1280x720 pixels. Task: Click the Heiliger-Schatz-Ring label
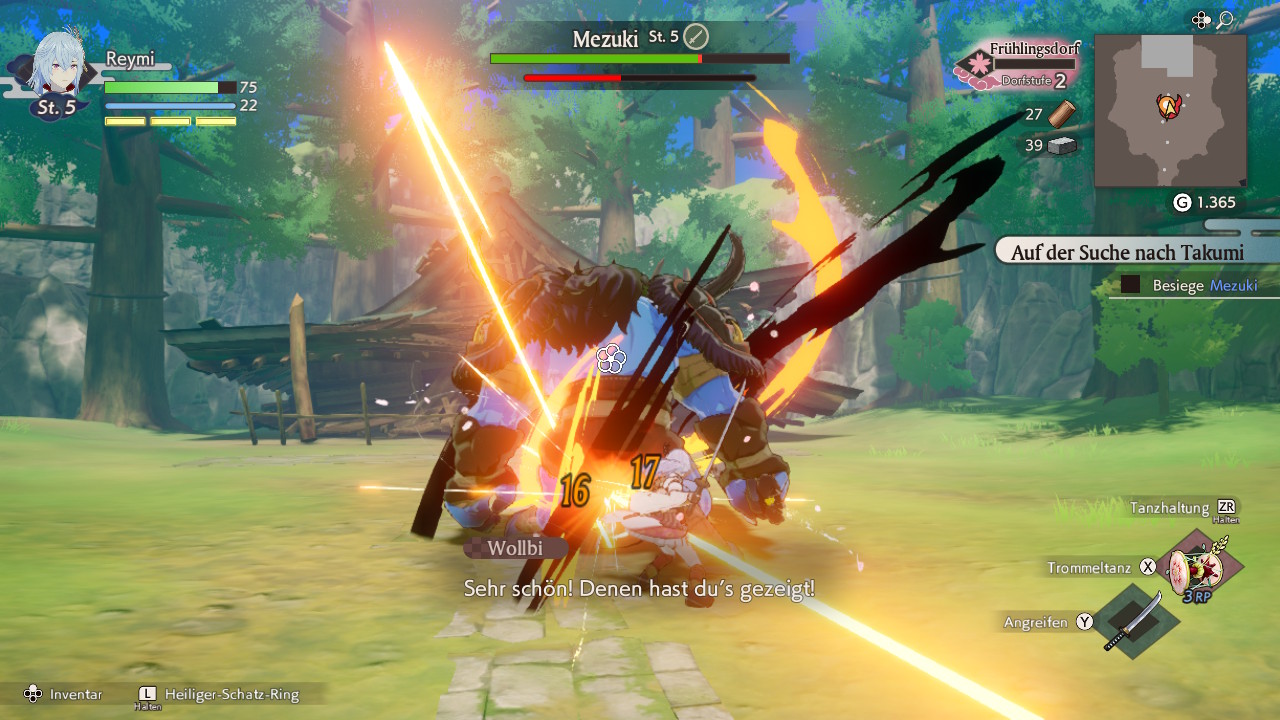point(230,694)
